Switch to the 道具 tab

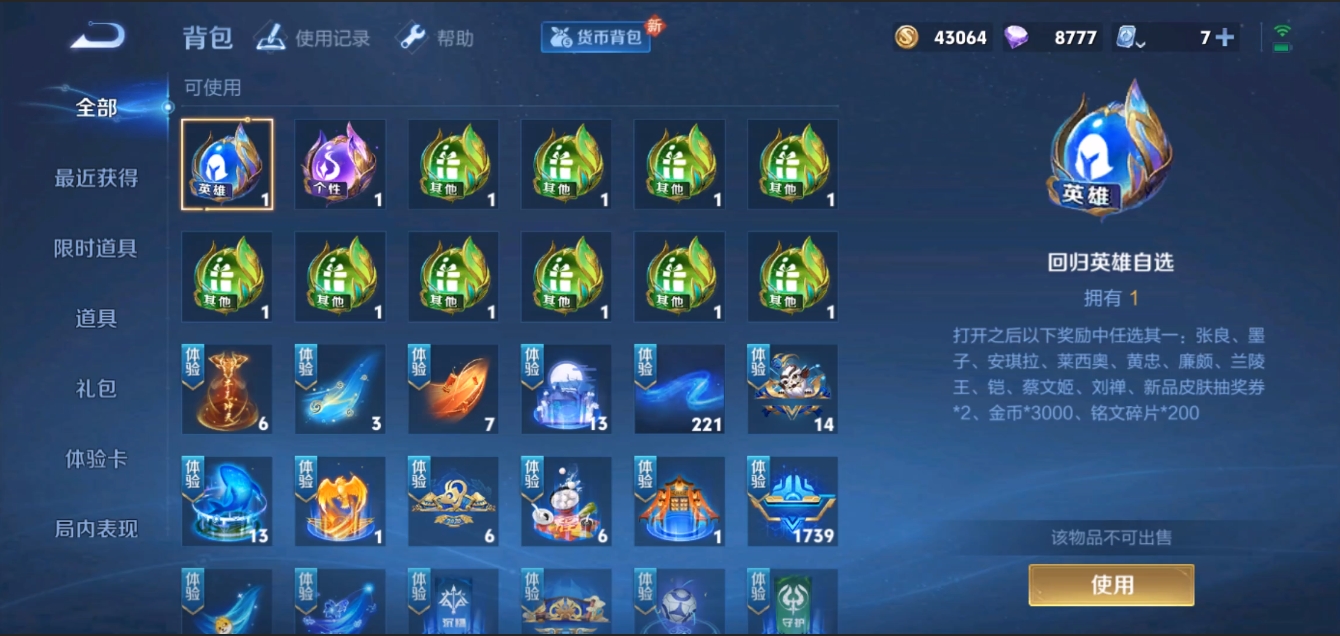coord(96,318)
